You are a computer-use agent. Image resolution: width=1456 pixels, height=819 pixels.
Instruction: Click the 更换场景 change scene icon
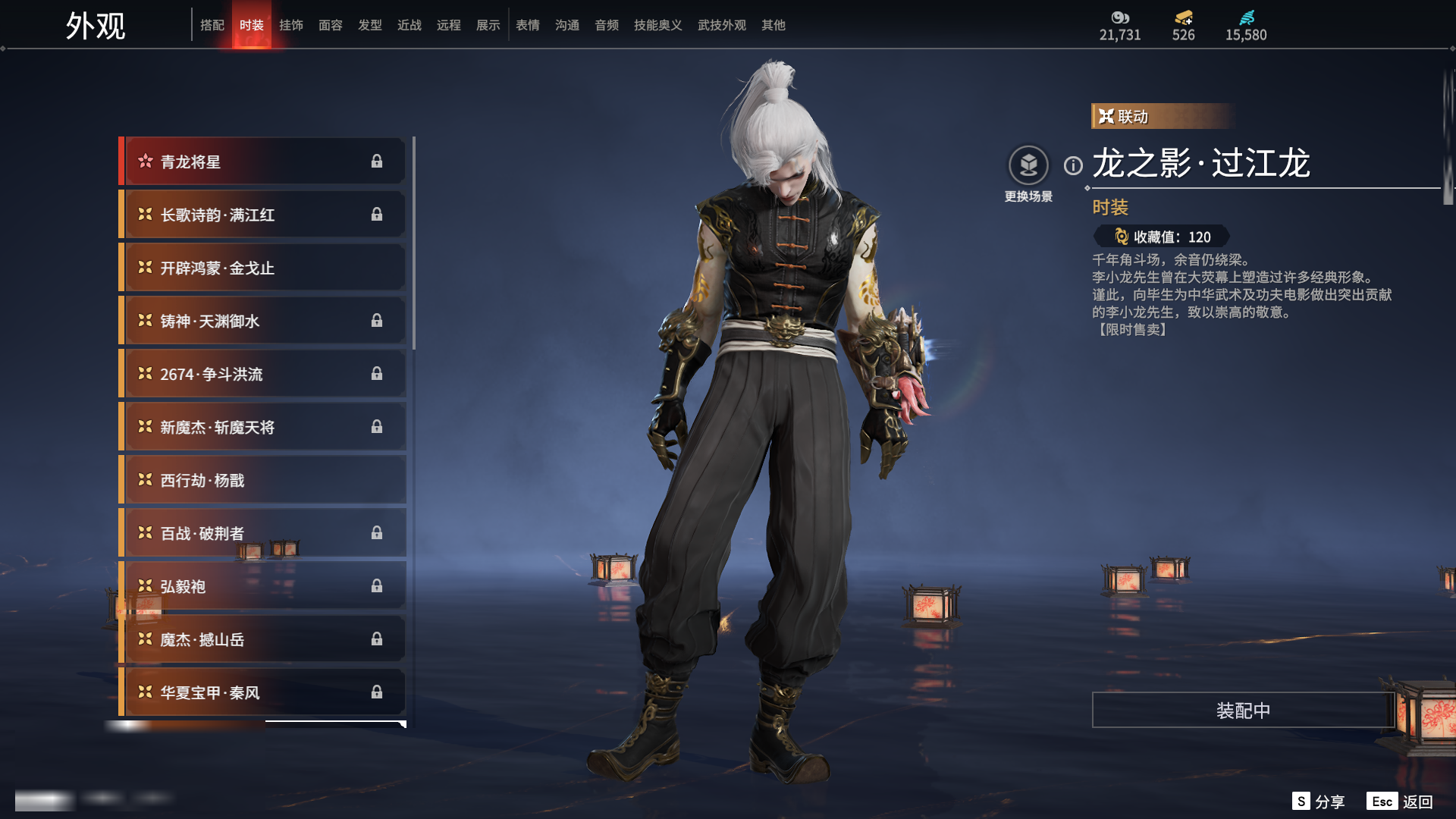coord(1028,165)
